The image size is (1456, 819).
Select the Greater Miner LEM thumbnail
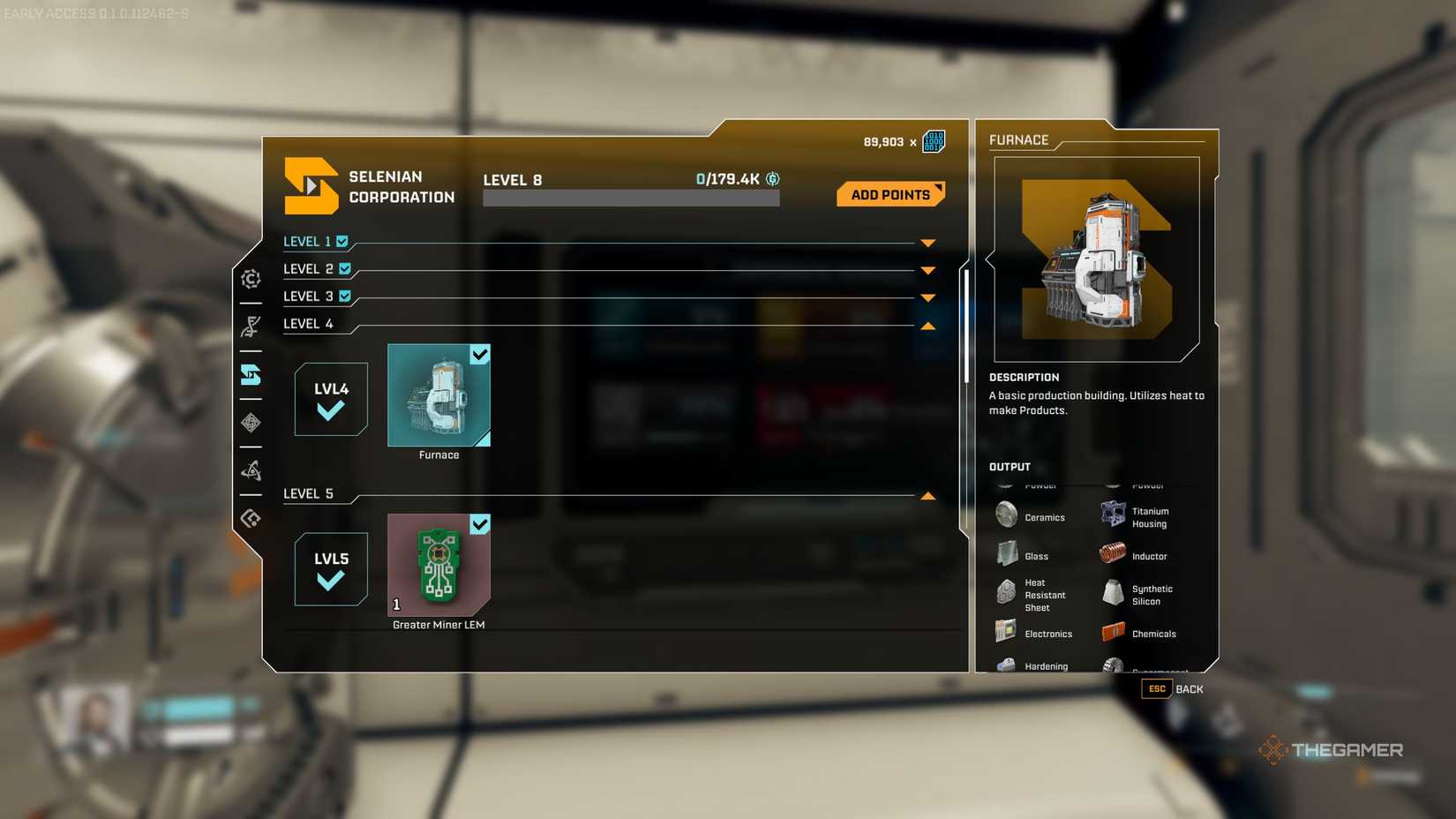pyautogui.click(x=439, y=565)
